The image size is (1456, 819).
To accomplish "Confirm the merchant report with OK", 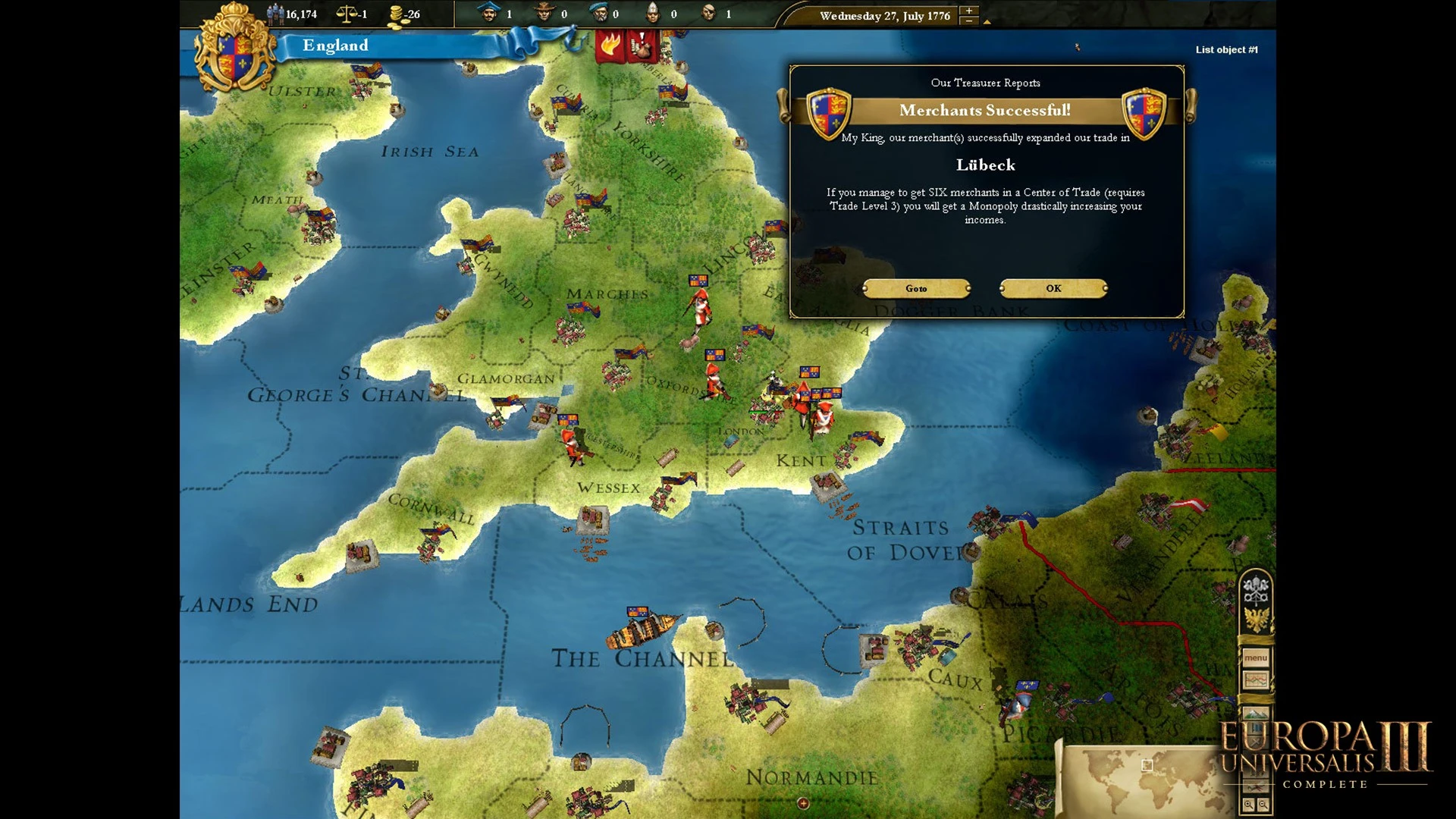I will click(x=1053, y=288).
